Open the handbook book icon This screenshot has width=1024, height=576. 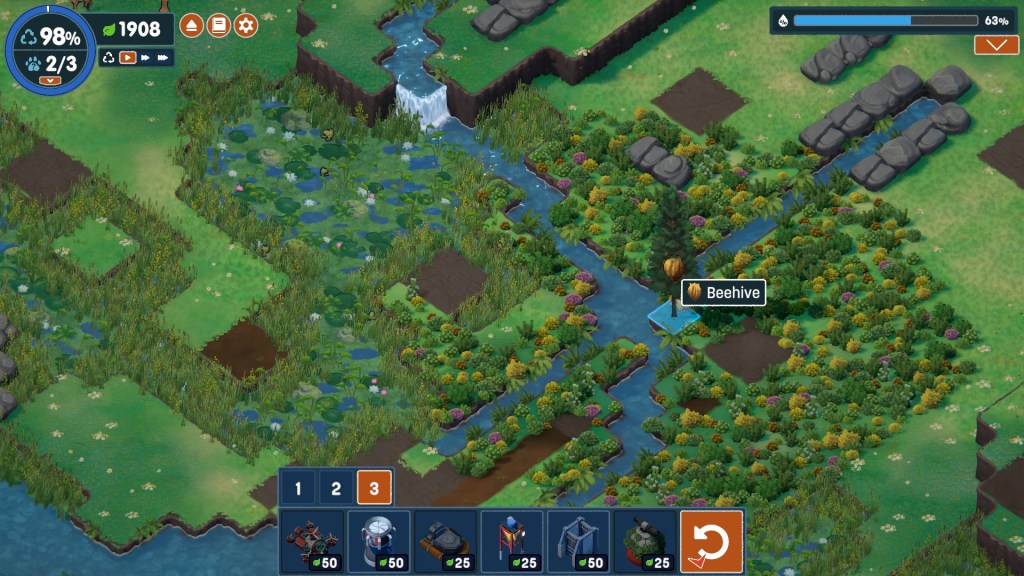(x=219, y=26)
